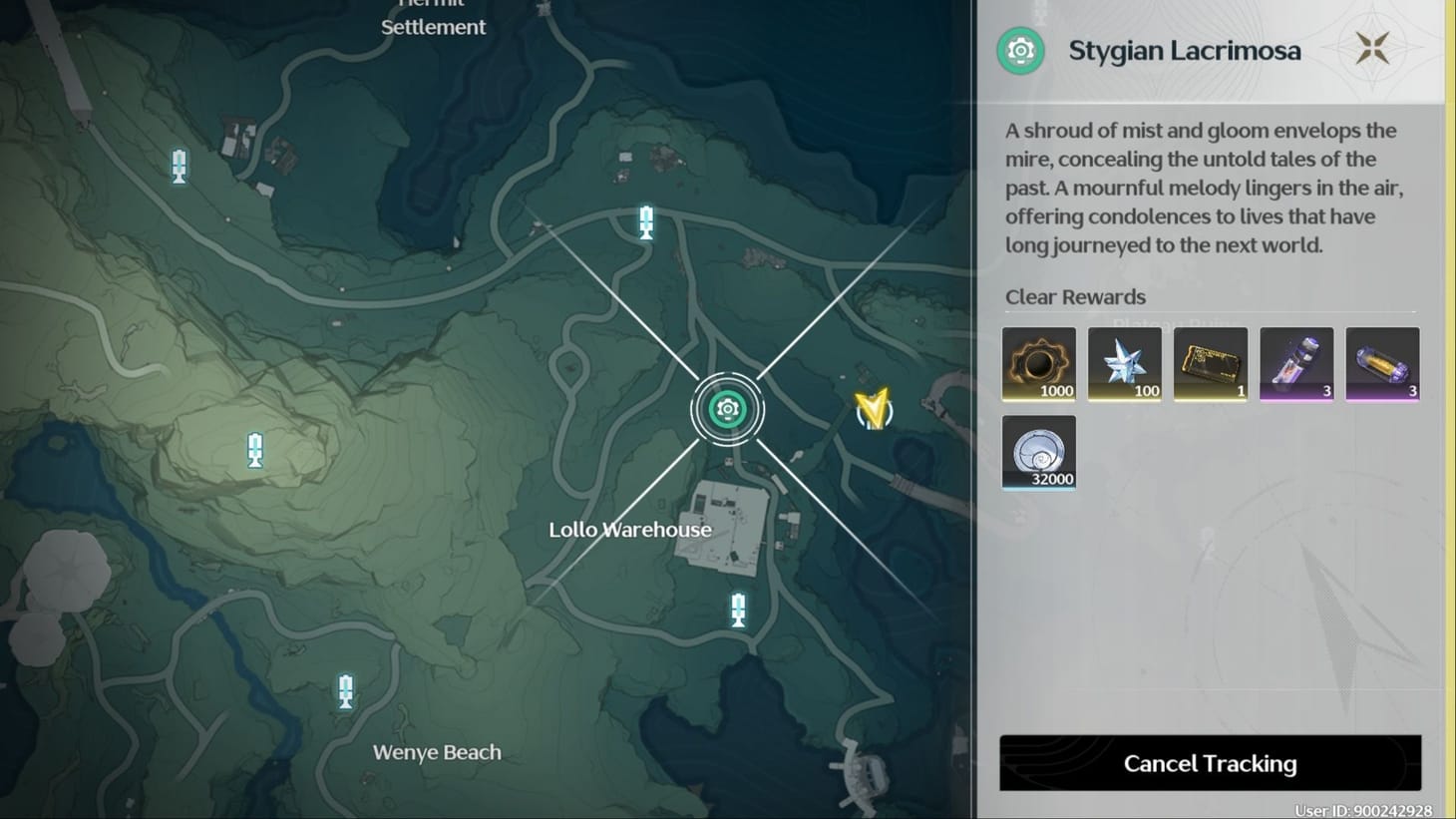The width and height of the screenshot is (1456, 819).
Task: Select the resonance beacon south of Lollo Warehouse
Action: 737,610
